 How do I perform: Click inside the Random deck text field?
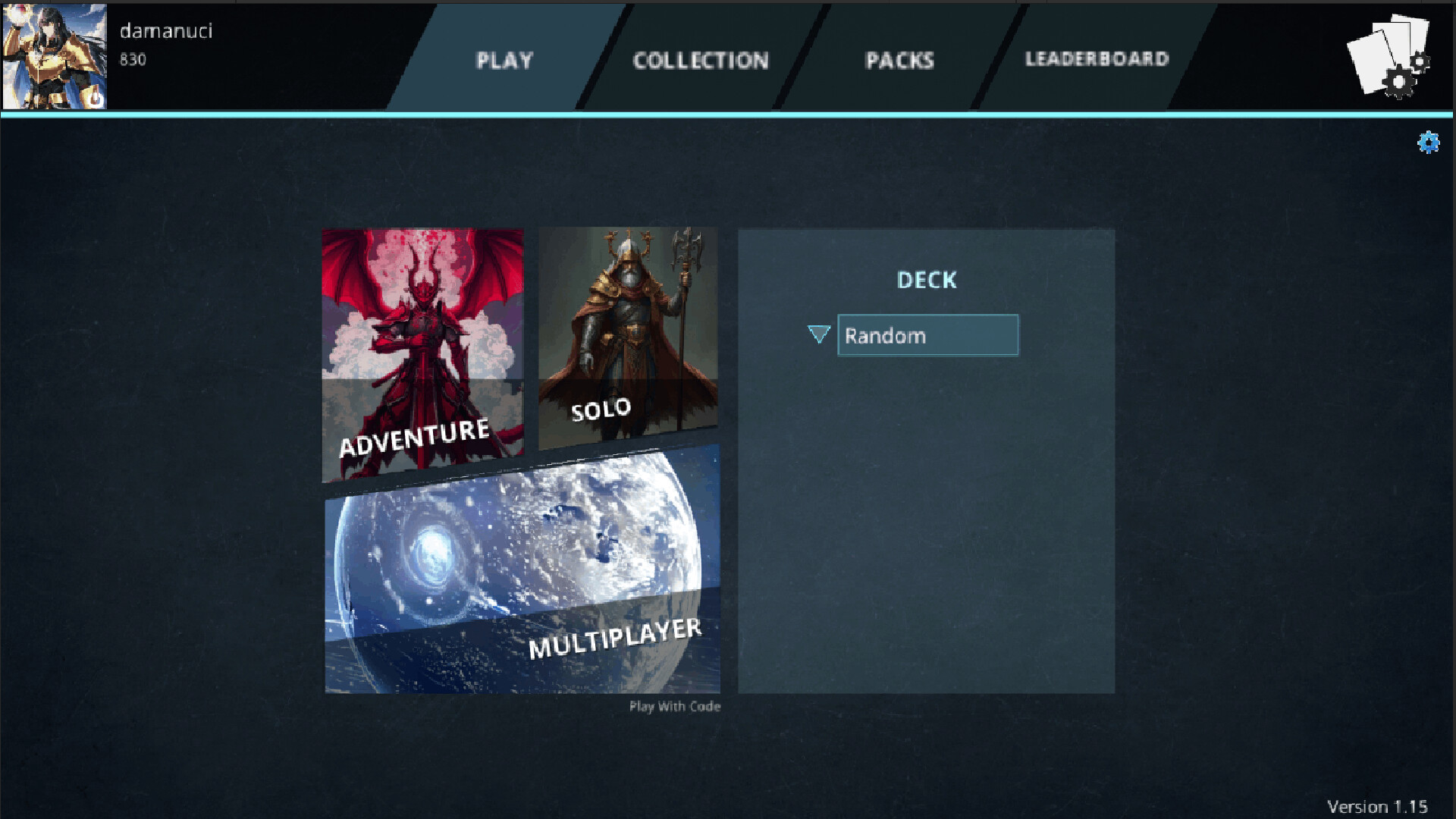point(927,334)
